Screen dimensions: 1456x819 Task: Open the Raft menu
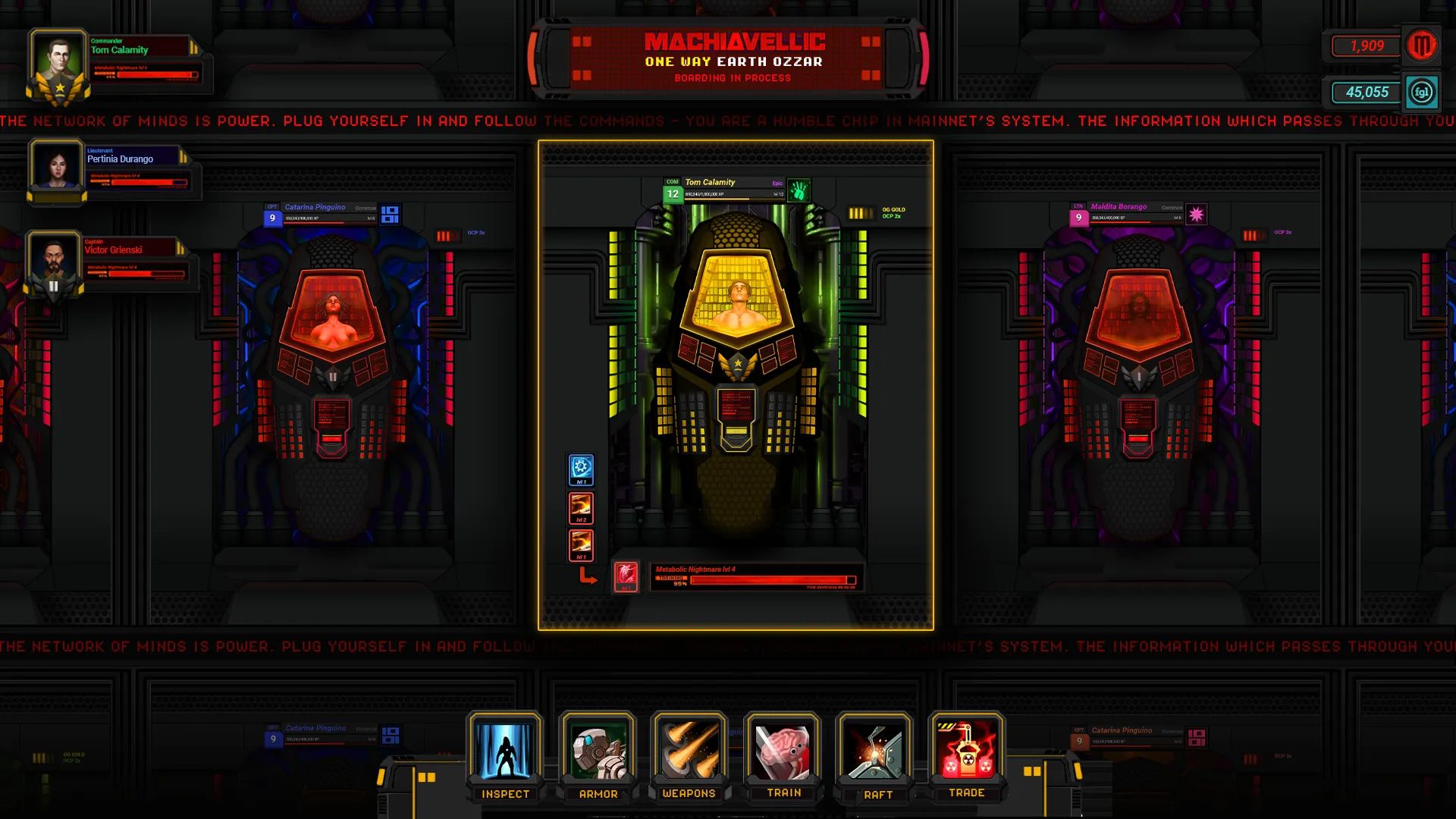tap(874, 753)
